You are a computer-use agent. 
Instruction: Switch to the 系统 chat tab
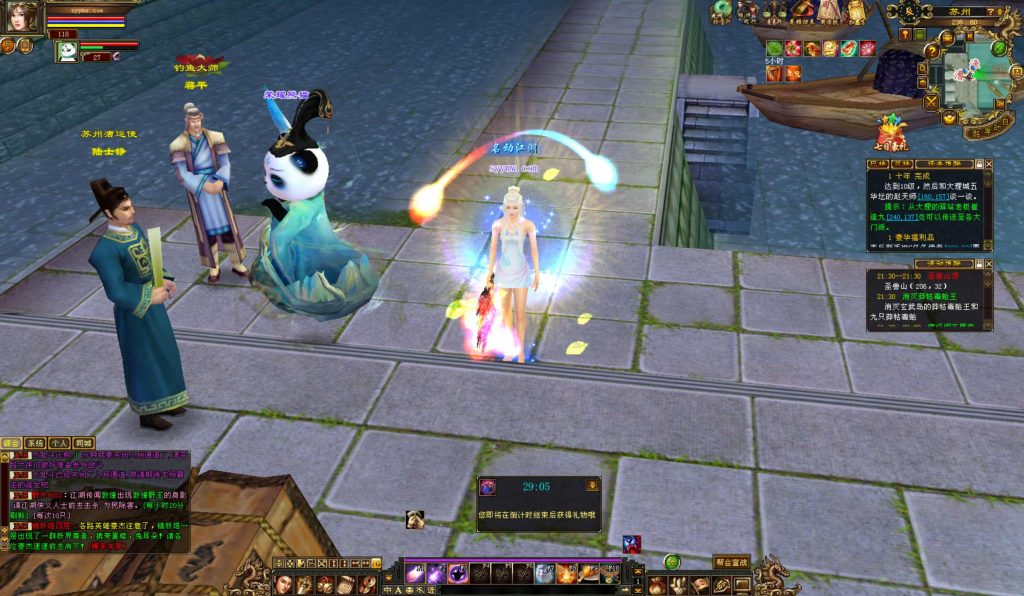pyautogui.click(x=35, y=442)
